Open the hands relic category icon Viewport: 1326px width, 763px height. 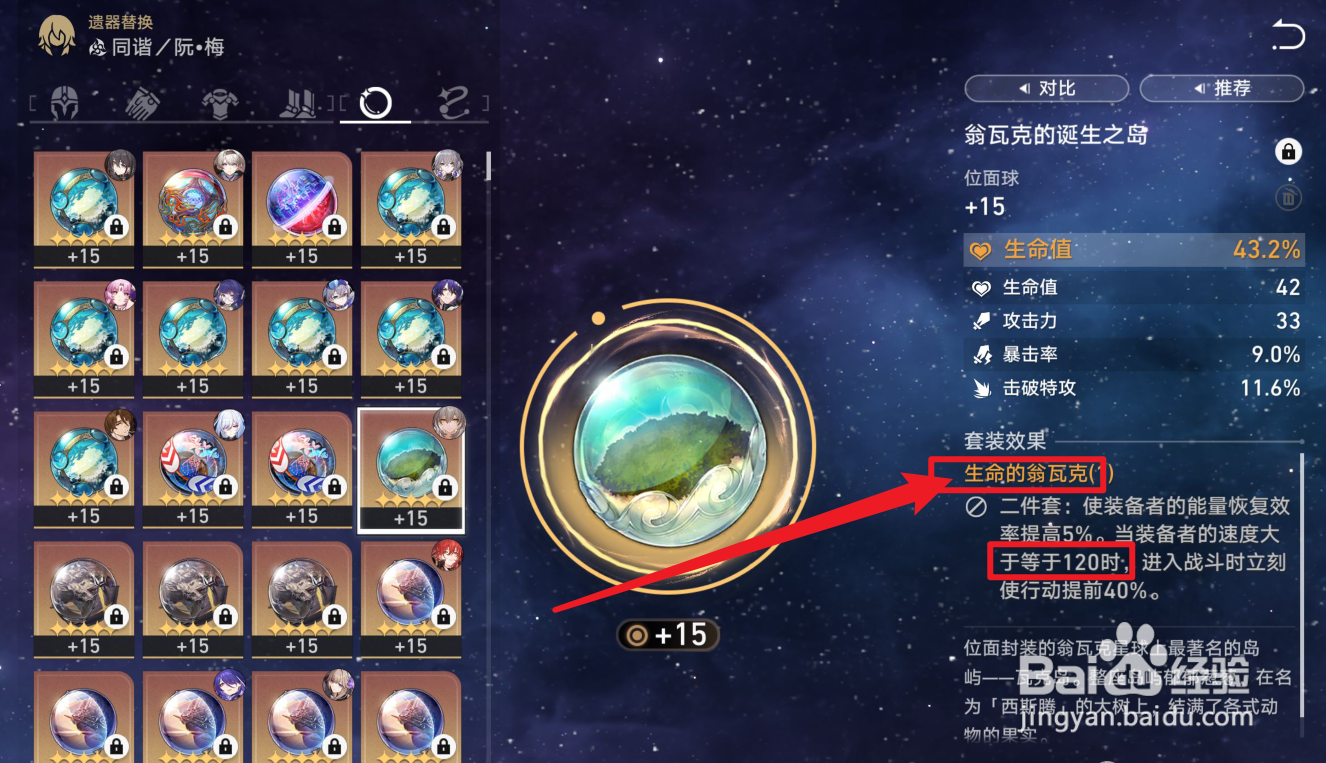click(141, 100)
